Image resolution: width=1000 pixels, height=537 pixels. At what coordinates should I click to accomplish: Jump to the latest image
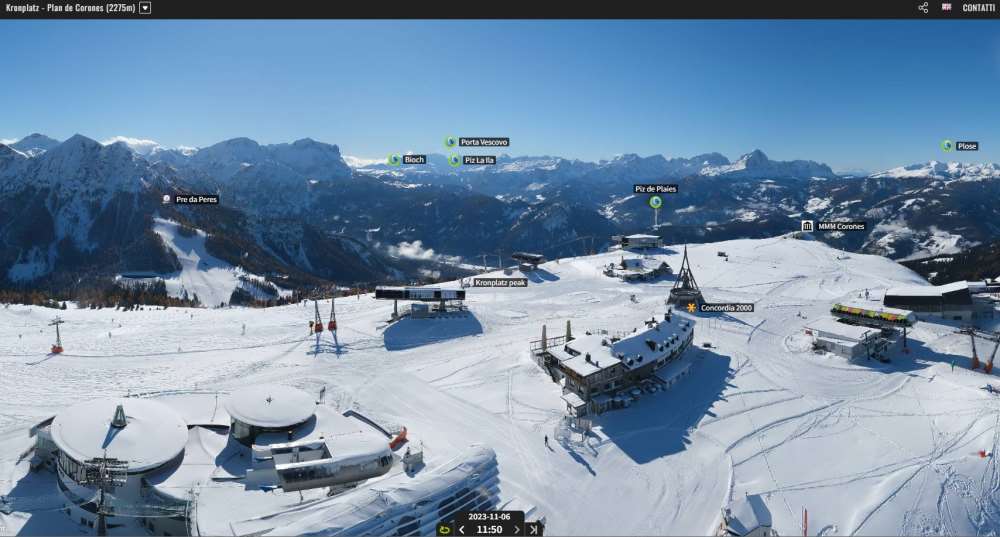pos(534,530)
